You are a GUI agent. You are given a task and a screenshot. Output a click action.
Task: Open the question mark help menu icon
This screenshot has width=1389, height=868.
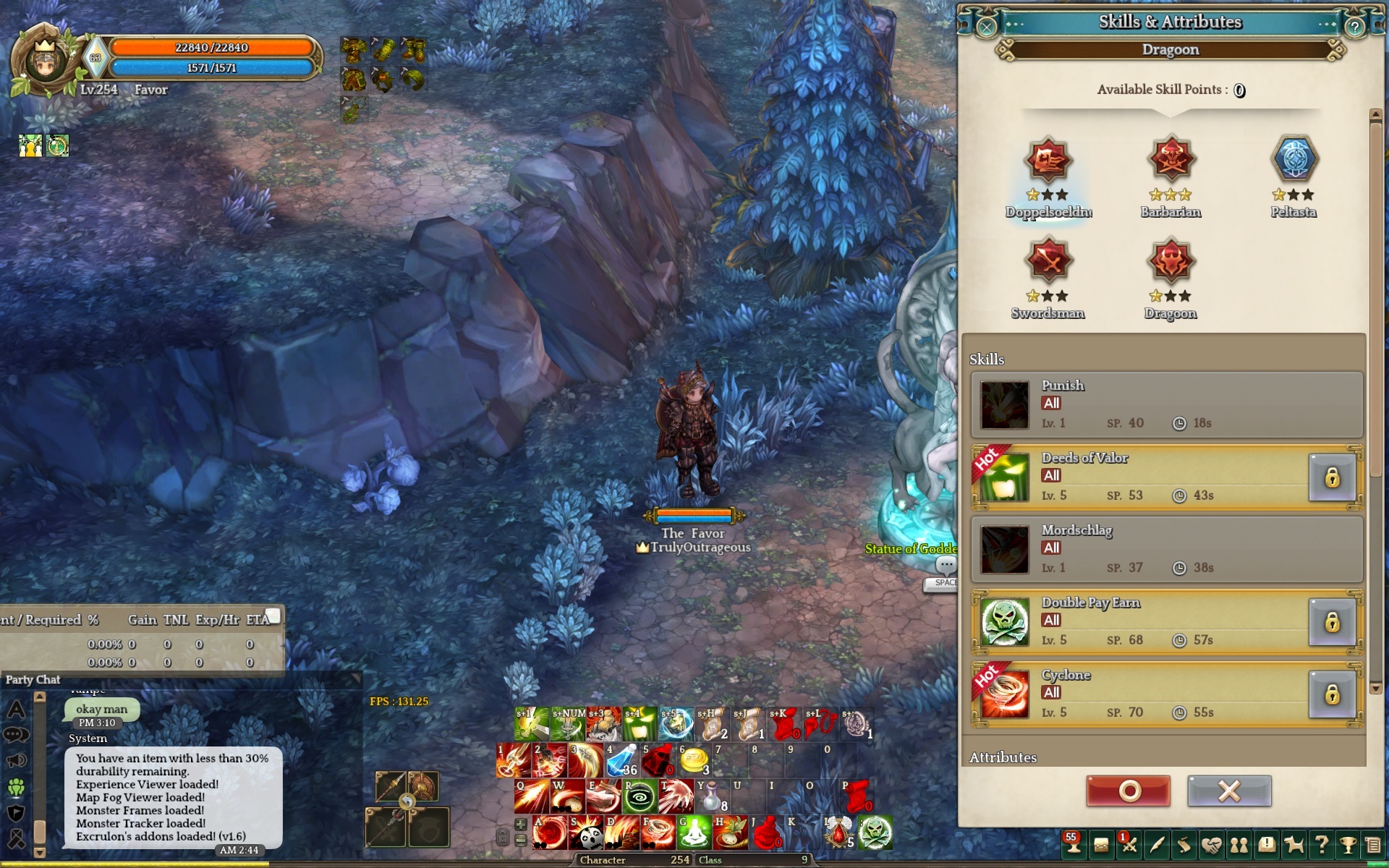[x=1321, y=845]
